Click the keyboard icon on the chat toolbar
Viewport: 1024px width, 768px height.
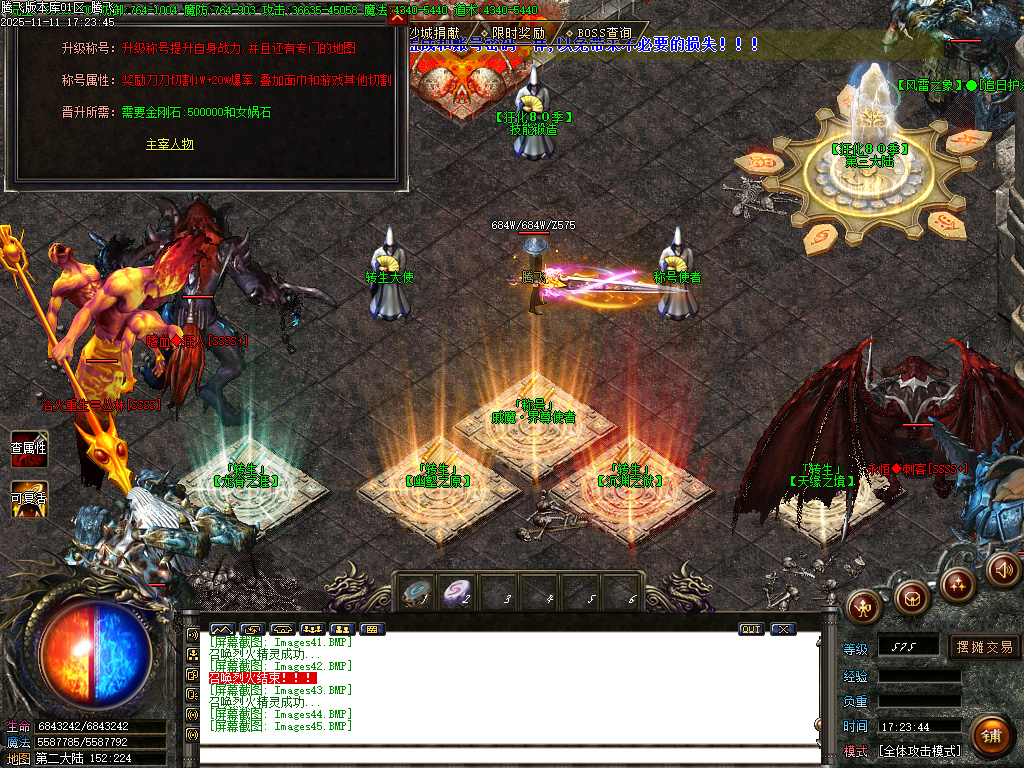pos(372,629)
